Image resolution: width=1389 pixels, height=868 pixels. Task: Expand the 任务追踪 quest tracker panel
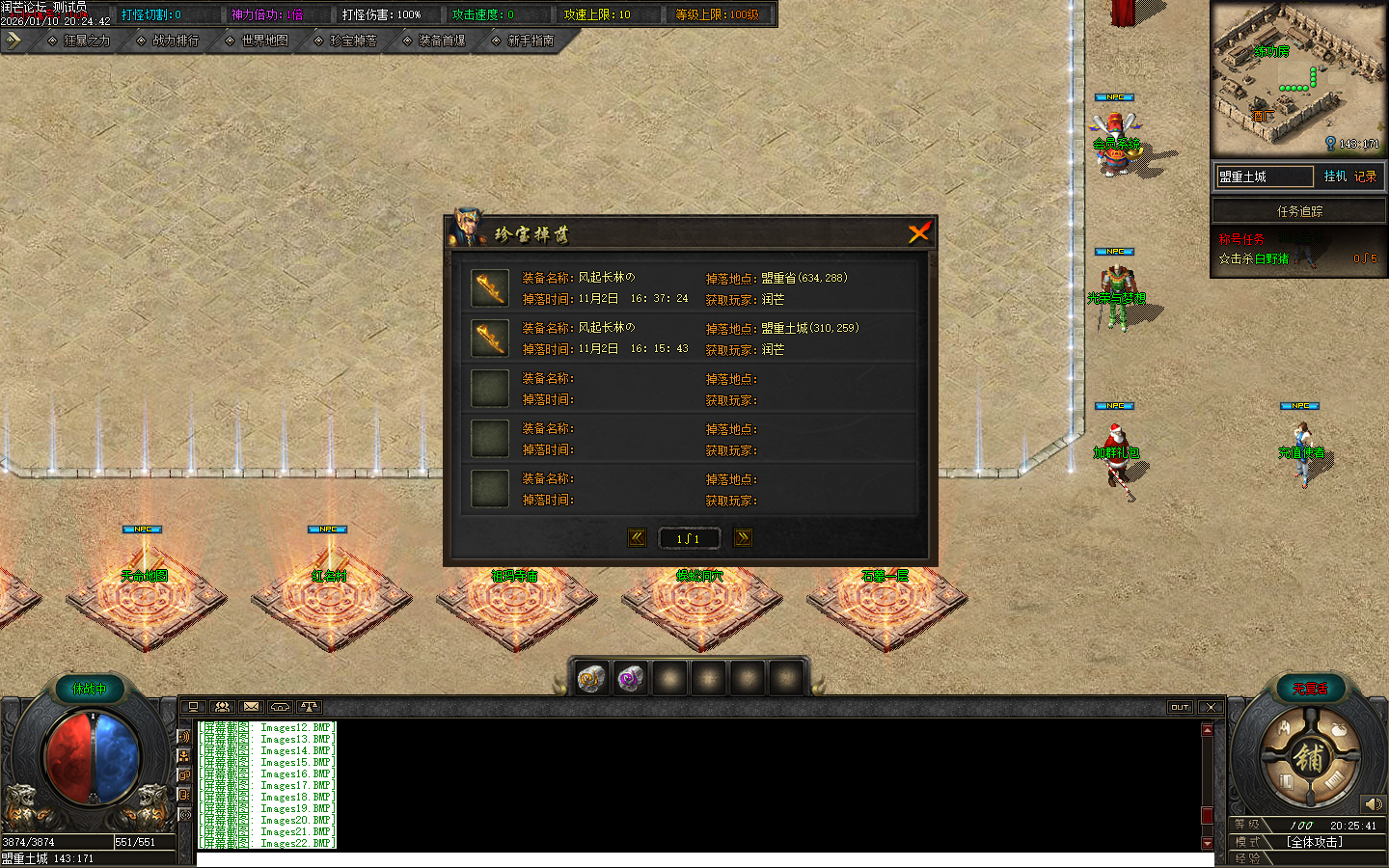tap(1299, 210)
